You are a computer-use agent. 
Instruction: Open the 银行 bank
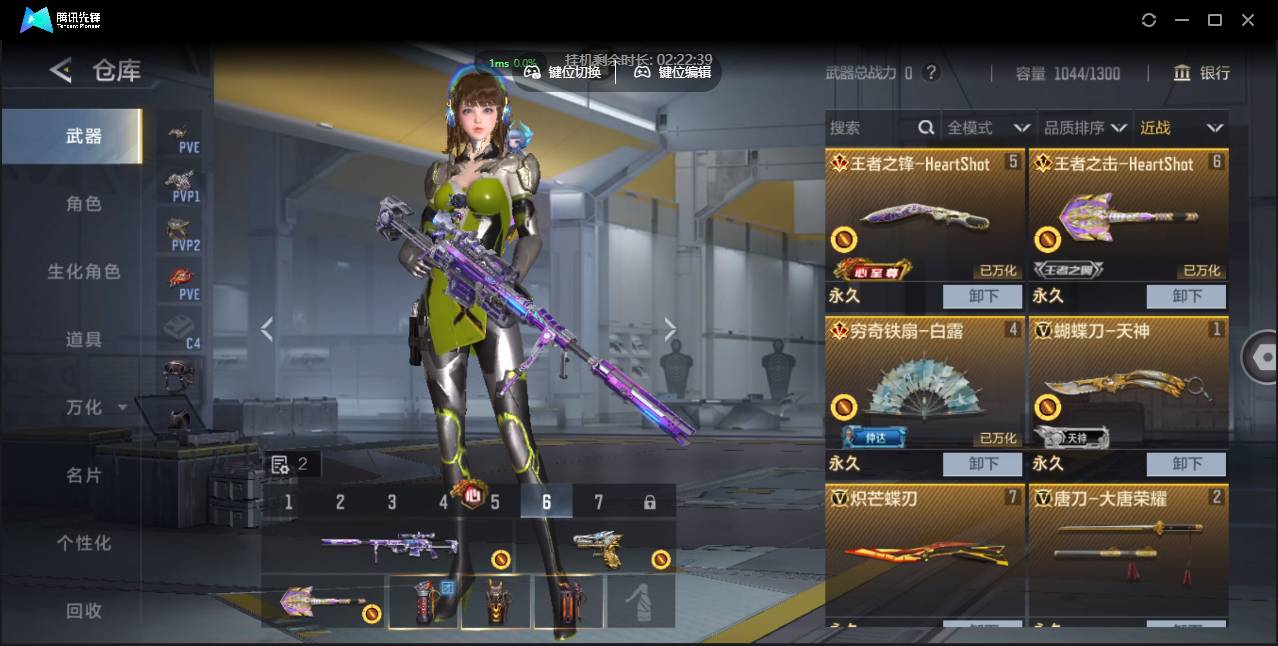tap(1202, 73)
